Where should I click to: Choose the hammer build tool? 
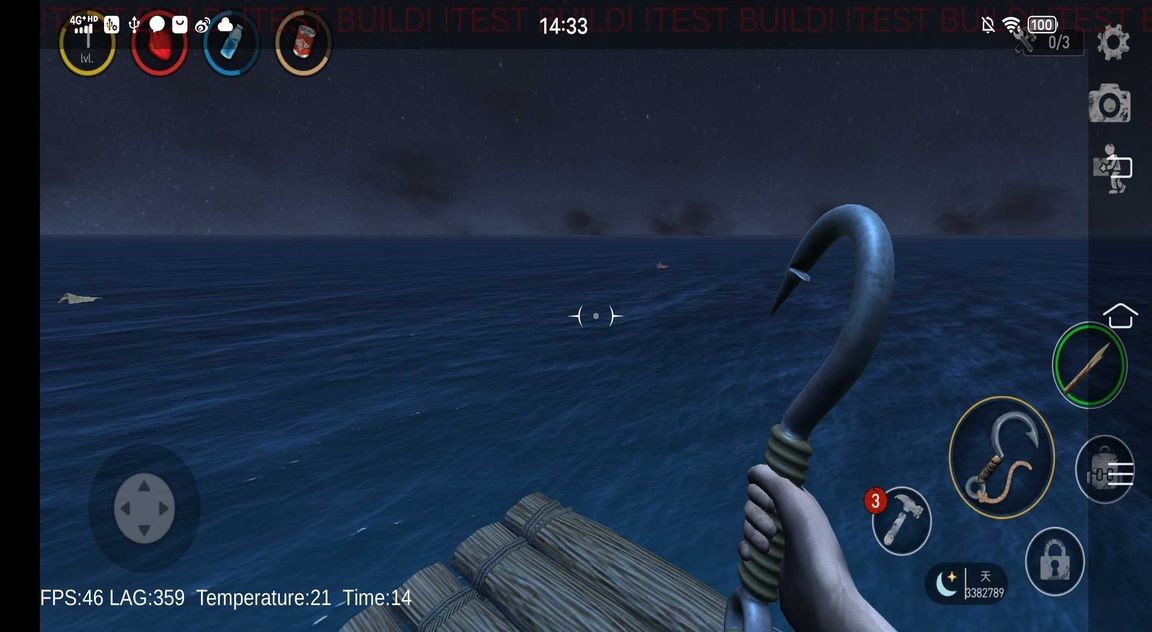point(901,521)
